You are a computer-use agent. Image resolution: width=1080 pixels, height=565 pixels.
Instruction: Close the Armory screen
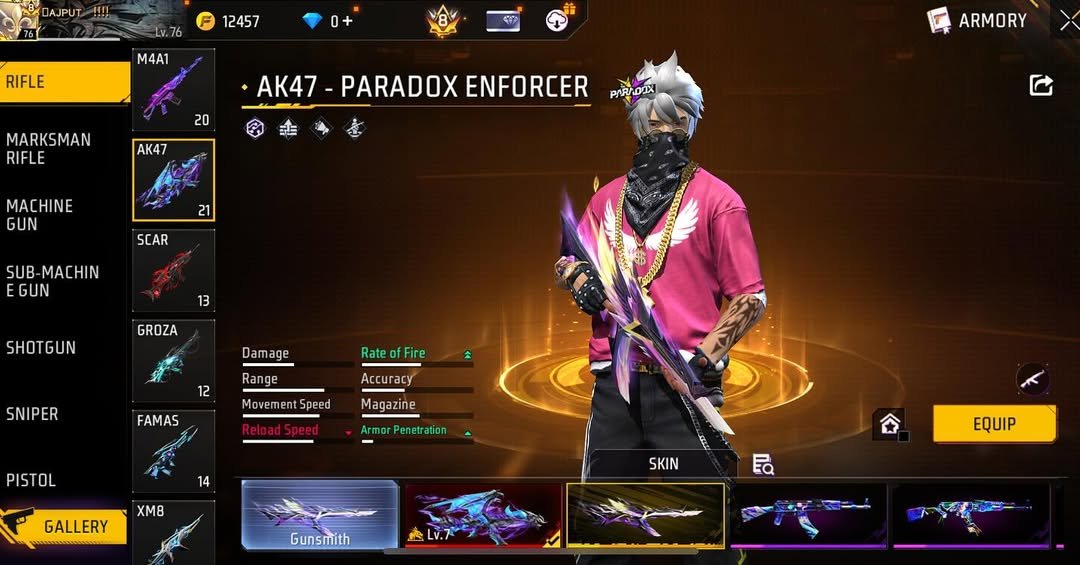pos(1069,20)
